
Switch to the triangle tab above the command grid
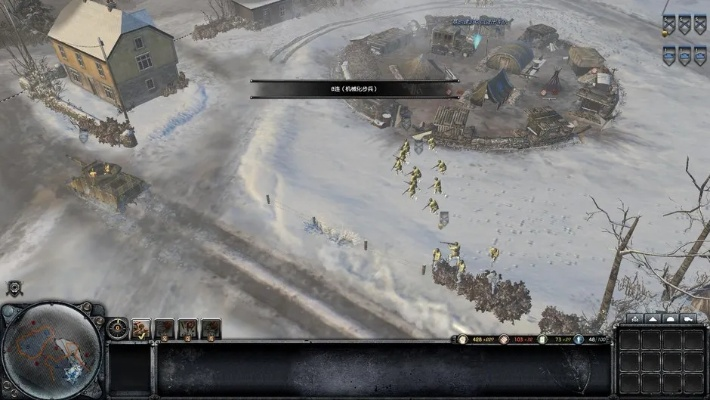(653, 319)
